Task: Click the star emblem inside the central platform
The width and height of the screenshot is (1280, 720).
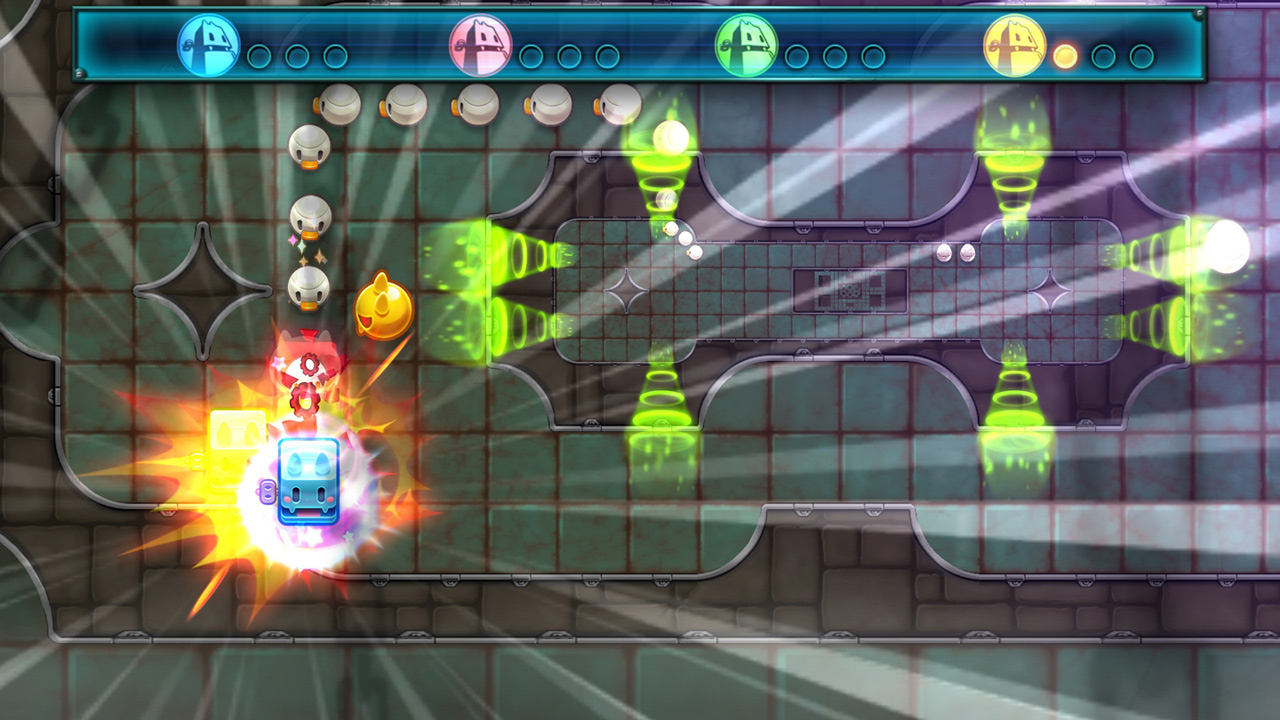Action: pos(627,291)
